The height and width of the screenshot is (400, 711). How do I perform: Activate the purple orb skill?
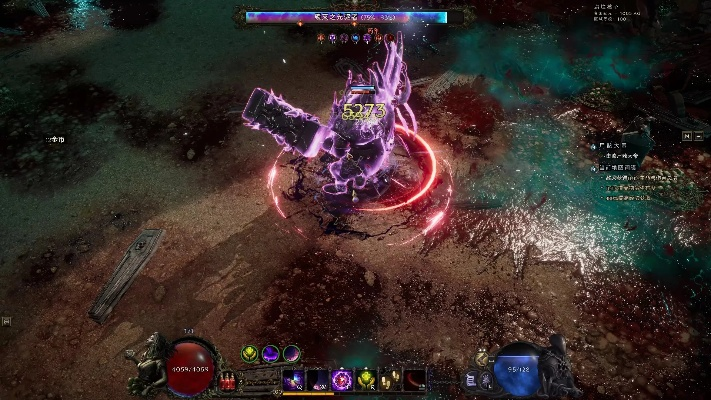(342, 379)
